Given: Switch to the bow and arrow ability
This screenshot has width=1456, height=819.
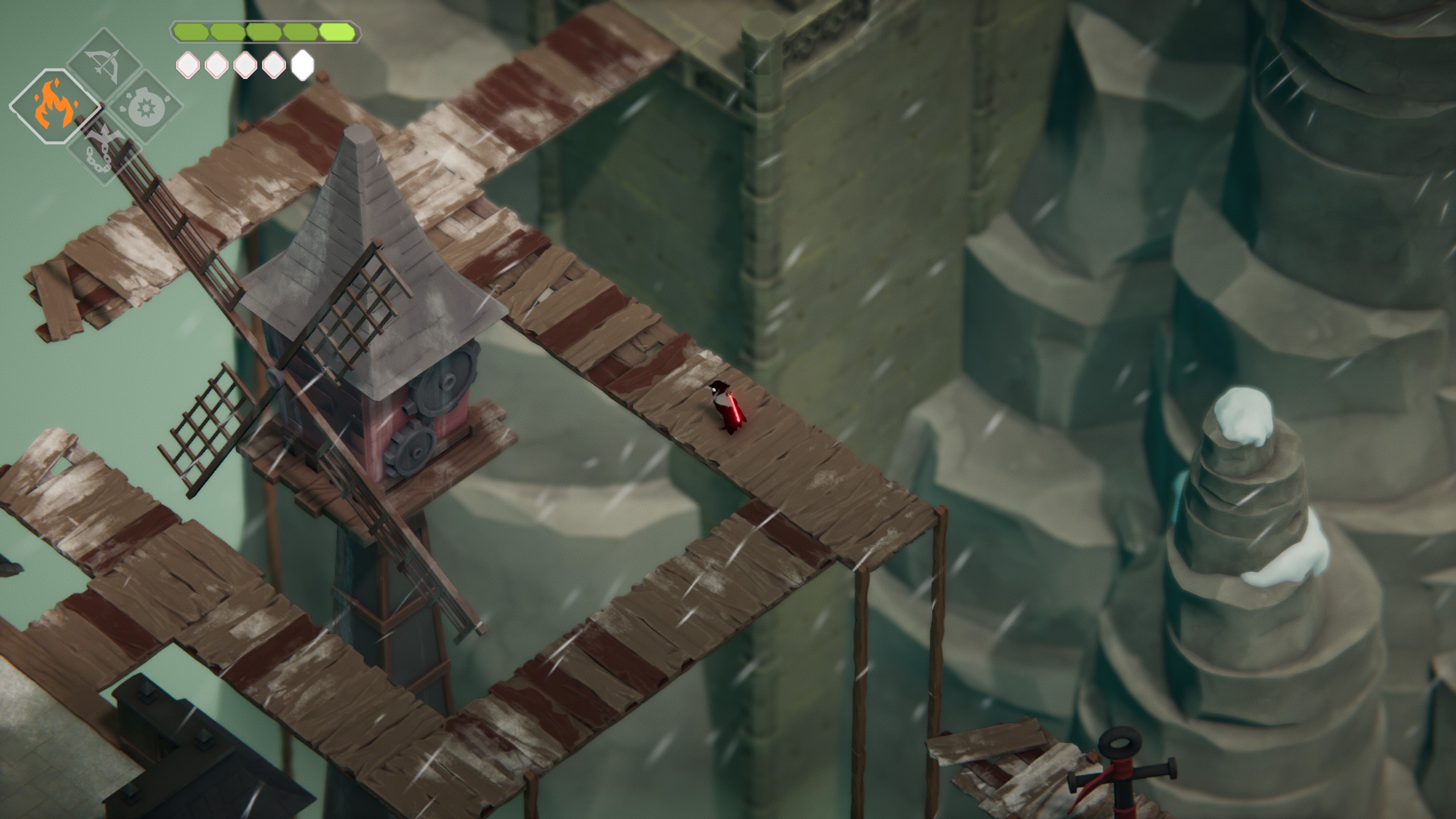Looking at the screenshot, I should click(x=104, y=63).
